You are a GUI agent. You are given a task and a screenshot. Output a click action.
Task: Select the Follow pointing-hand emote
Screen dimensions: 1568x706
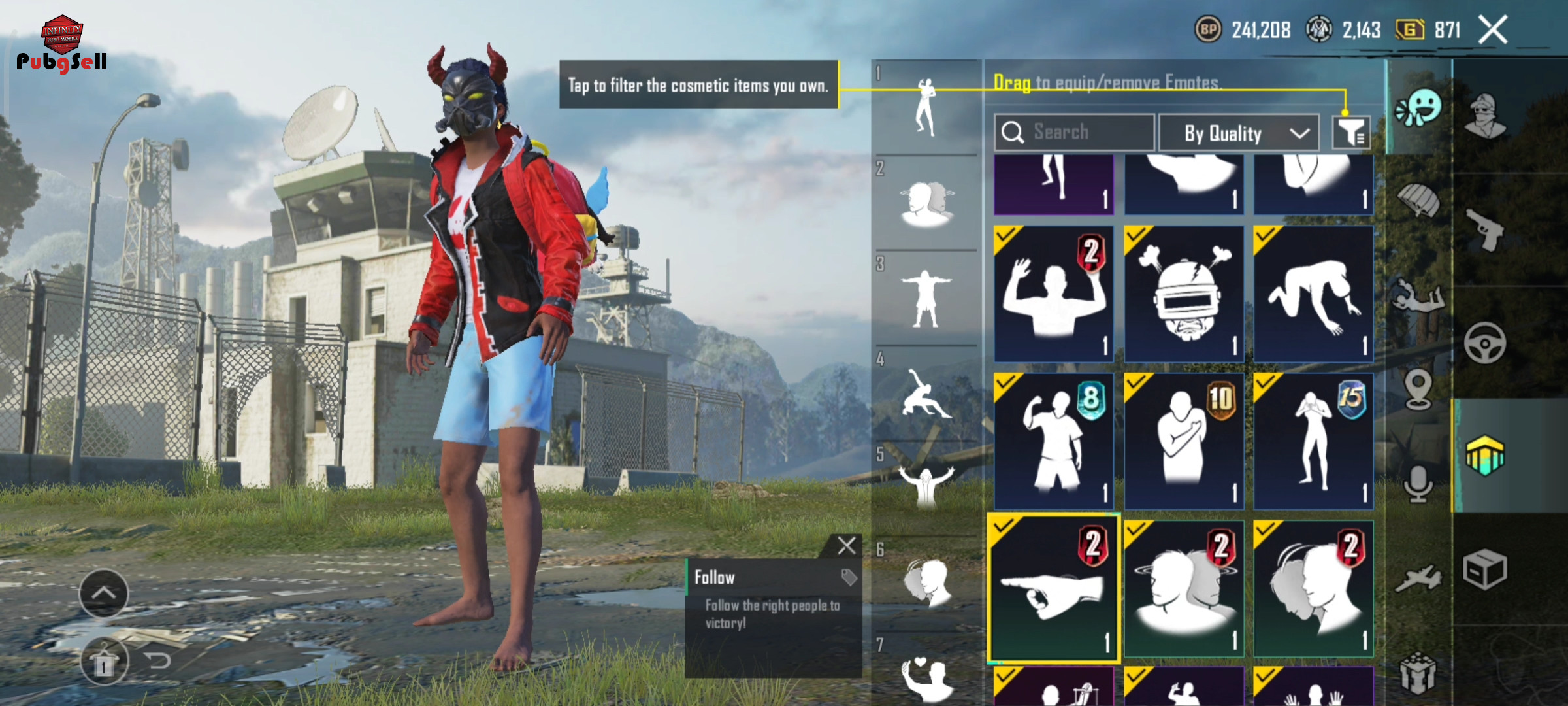pos(1053,588)
